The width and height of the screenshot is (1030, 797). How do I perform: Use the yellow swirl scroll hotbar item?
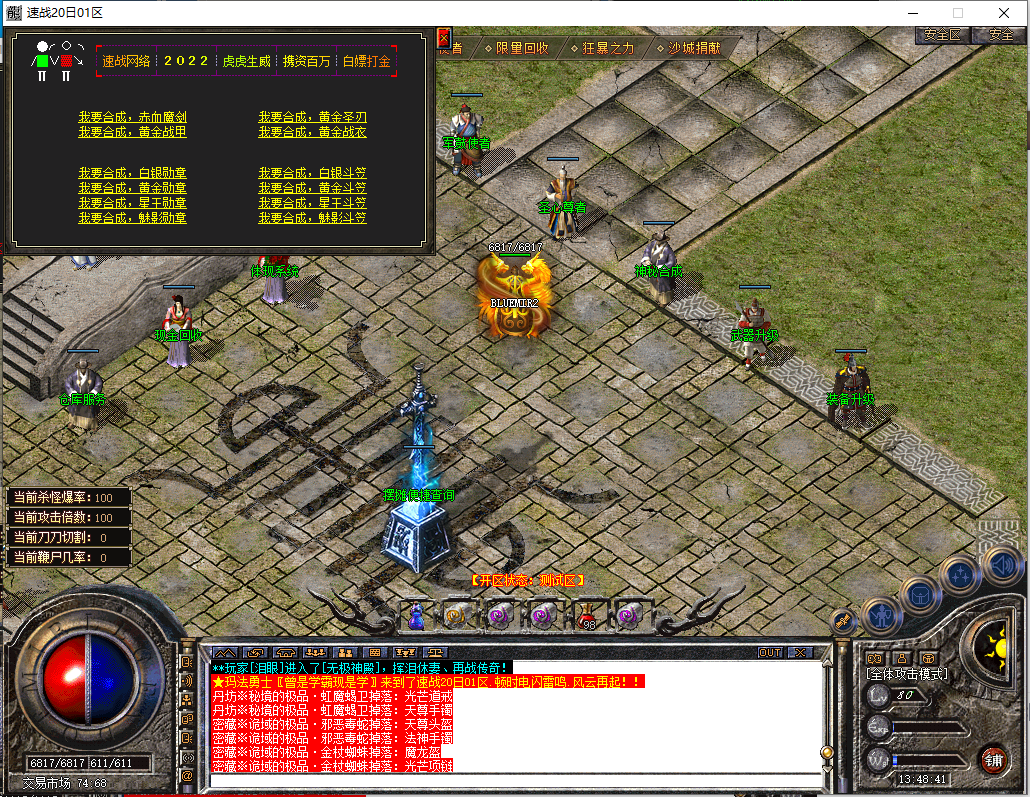457,616
